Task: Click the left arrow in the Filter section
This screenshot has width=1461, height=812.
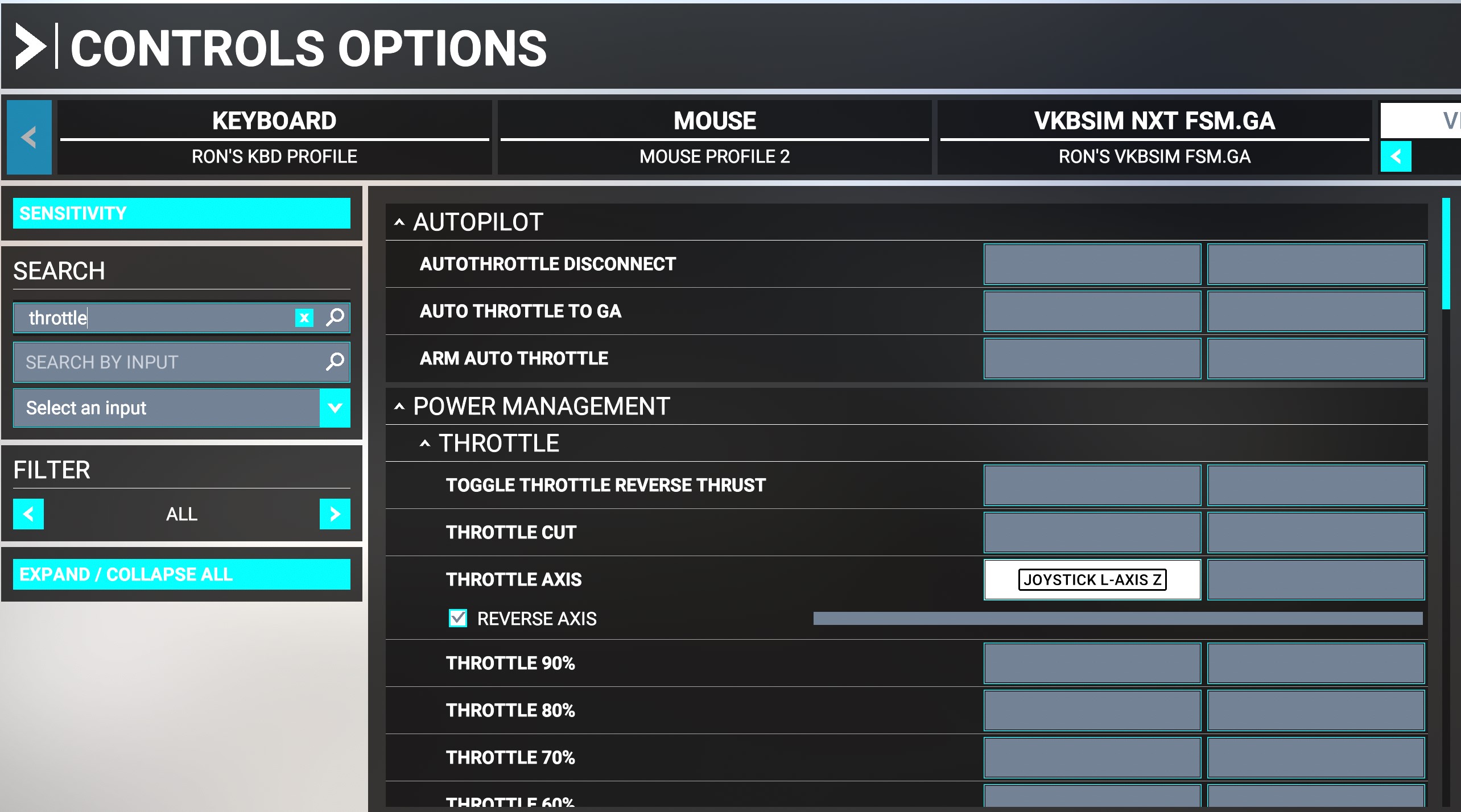Action: tap(28, 514)
